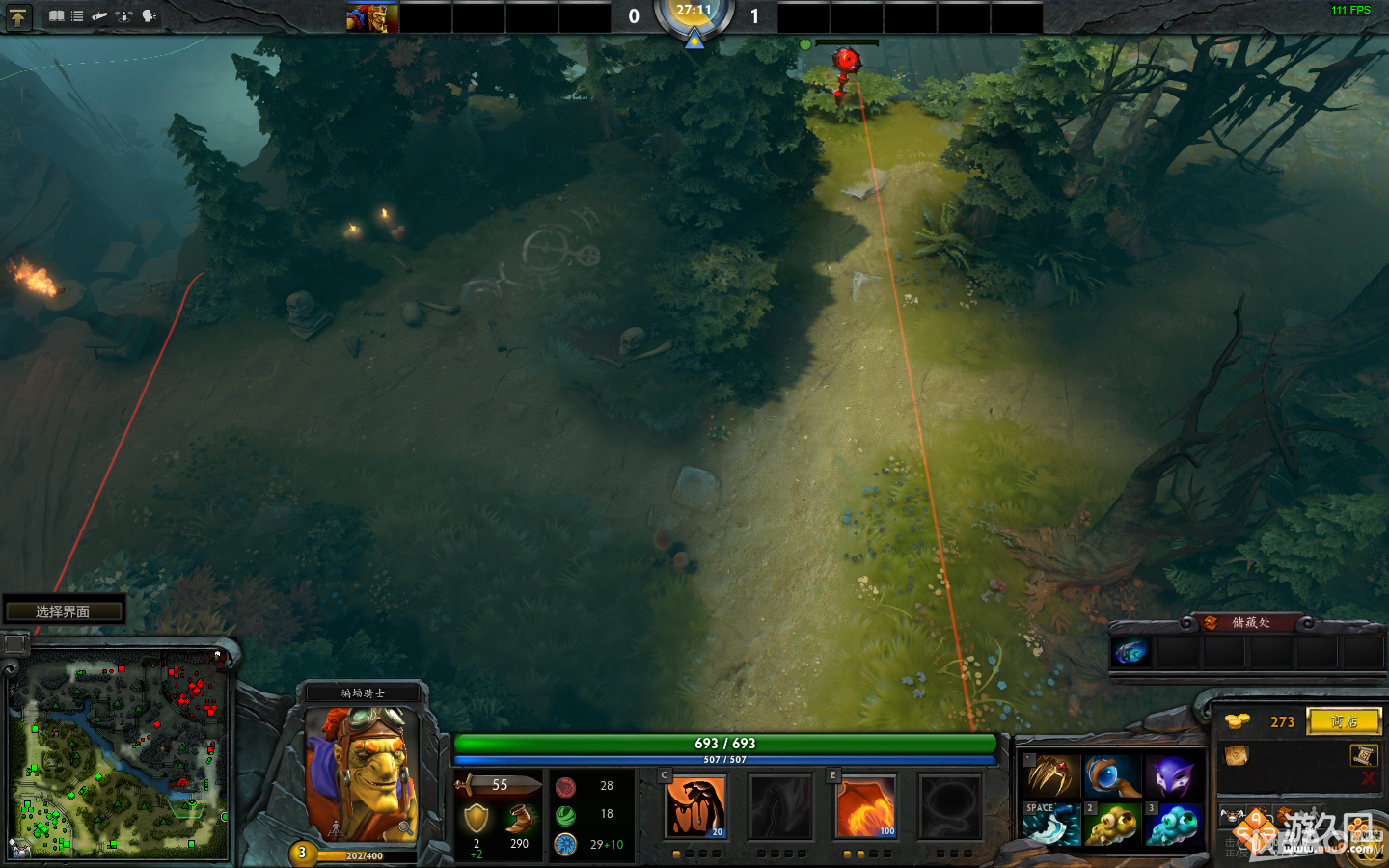The image size is (1389, 868).
Task: Open the spellbook icon in the top toolbar
Action: (x=56, y=16)
